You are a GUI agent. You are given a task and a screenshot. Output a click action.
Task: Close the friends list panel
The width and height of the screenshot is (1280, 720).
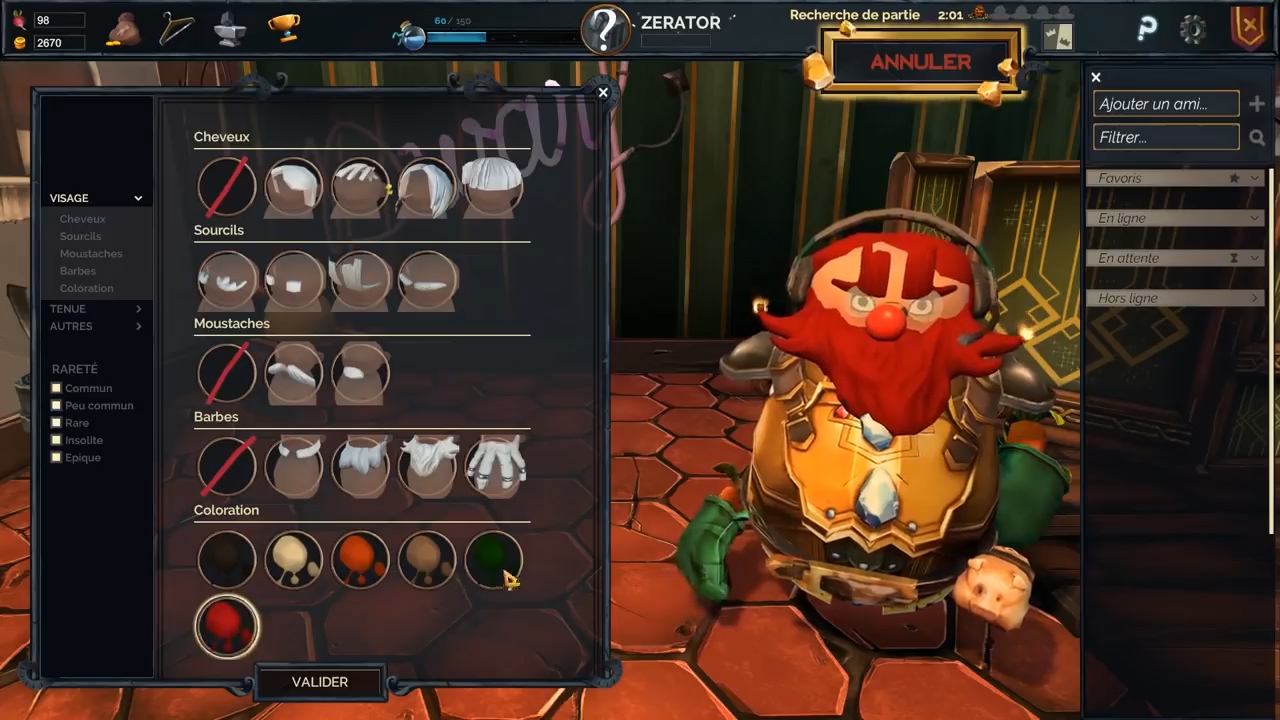(x=1096, y=77)
